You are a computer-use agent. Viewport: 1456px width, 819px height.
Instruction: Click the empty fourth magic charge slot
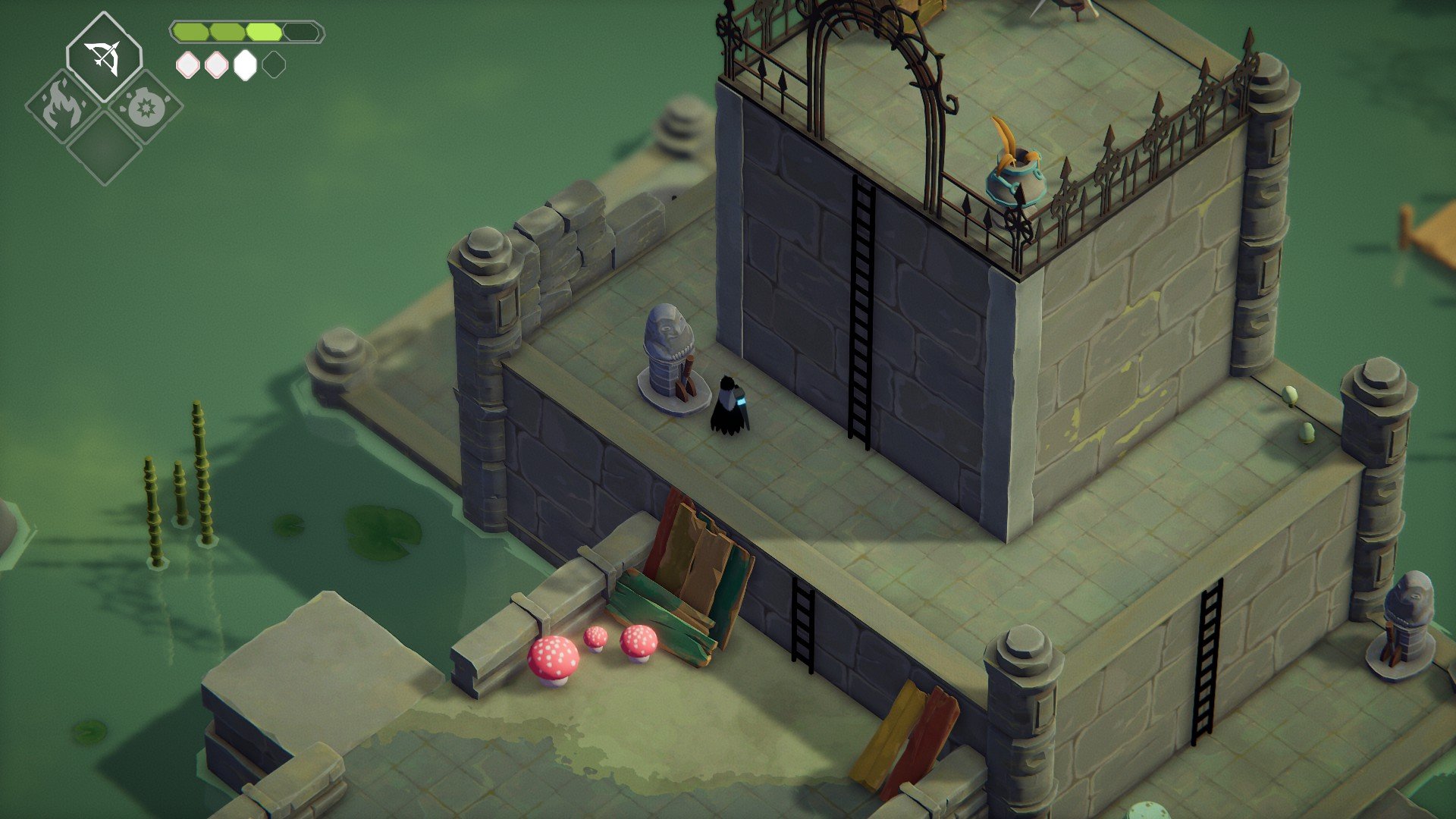[275, 66]
